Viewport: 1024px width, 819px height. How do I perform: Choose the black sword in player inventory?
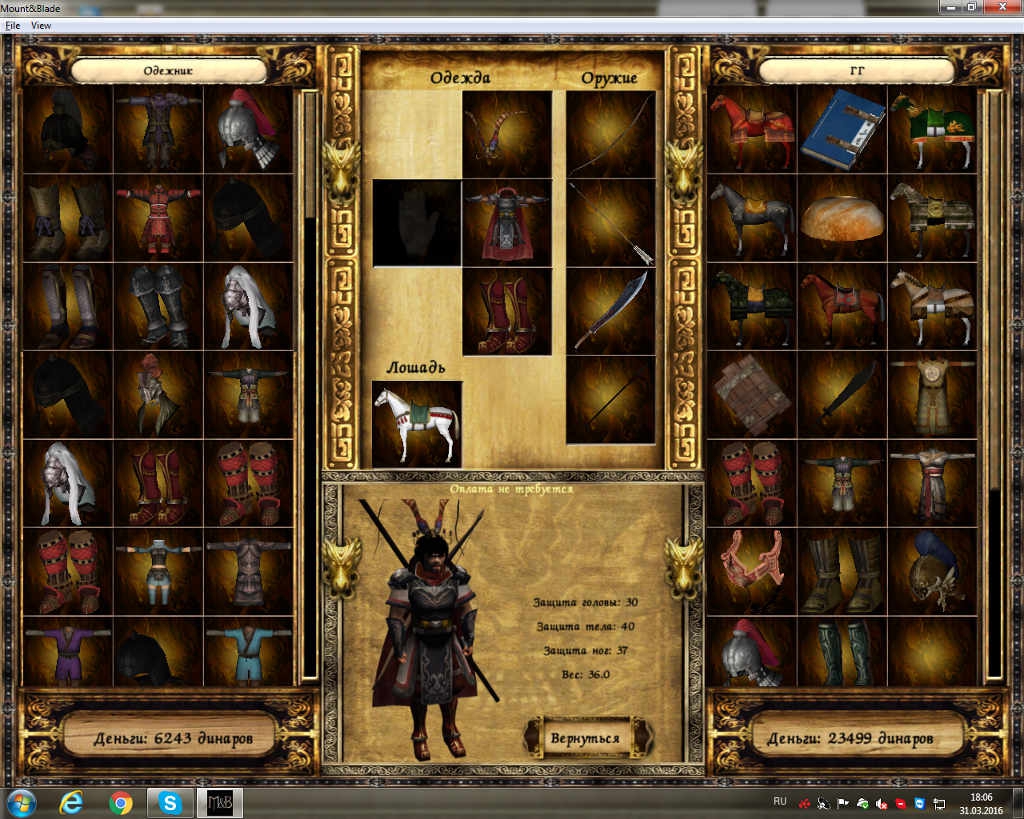point(842,395)
